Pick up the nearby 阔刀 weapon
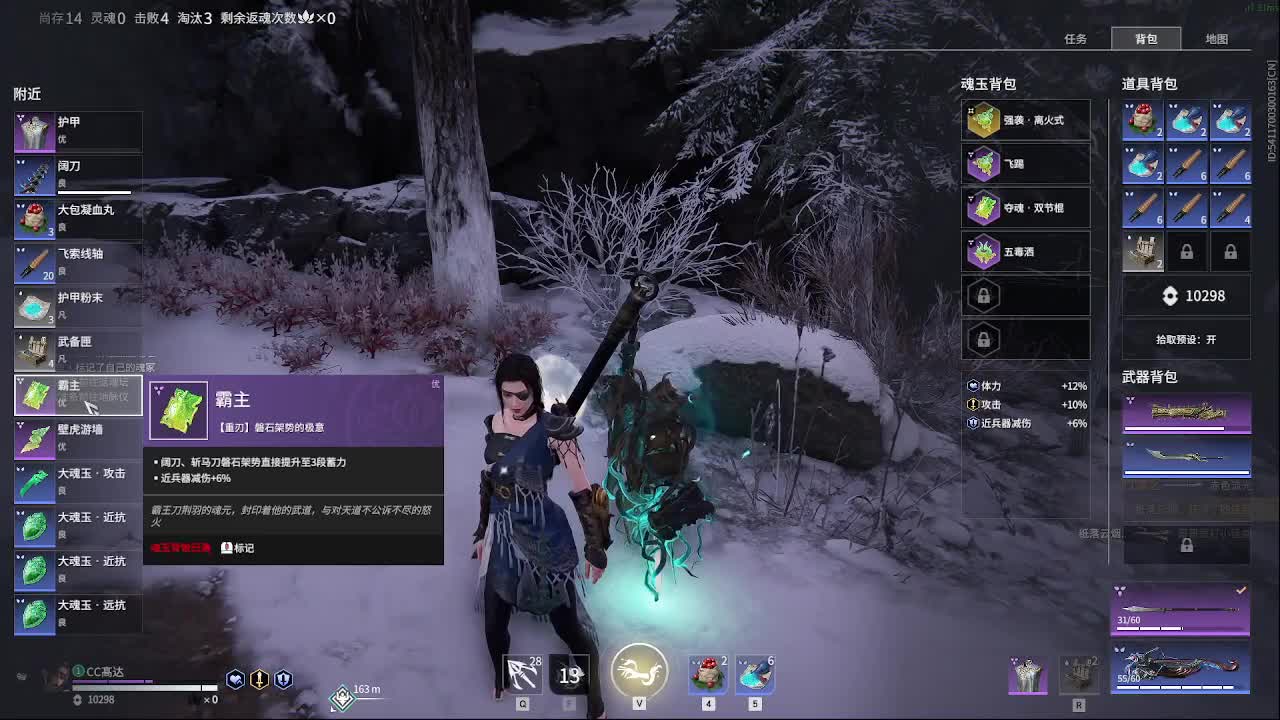The image size is (1280, 720). pos(78,175)
